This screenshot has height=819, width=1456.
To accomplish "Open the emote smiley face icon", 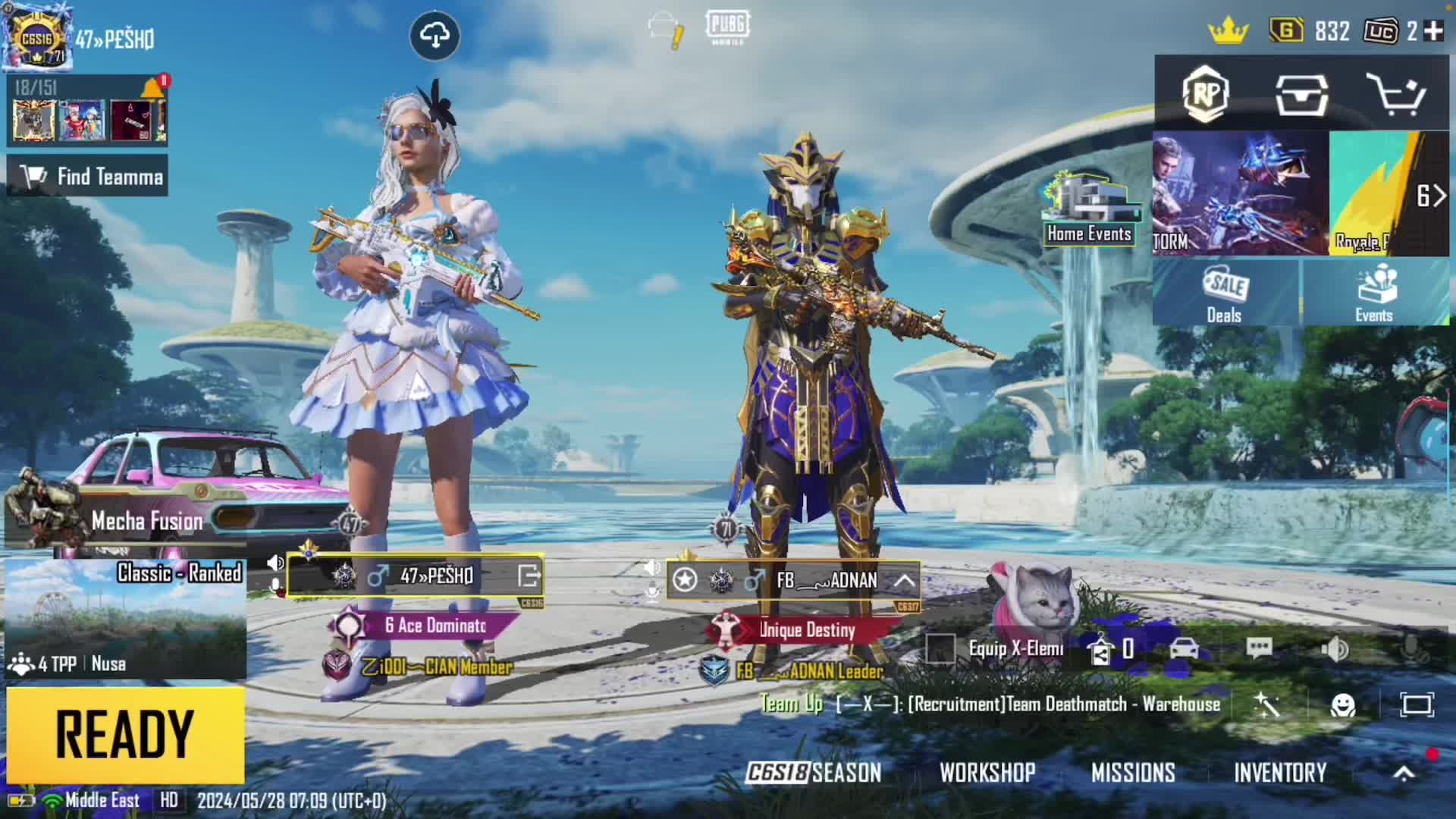I will tap(1343, 705).
